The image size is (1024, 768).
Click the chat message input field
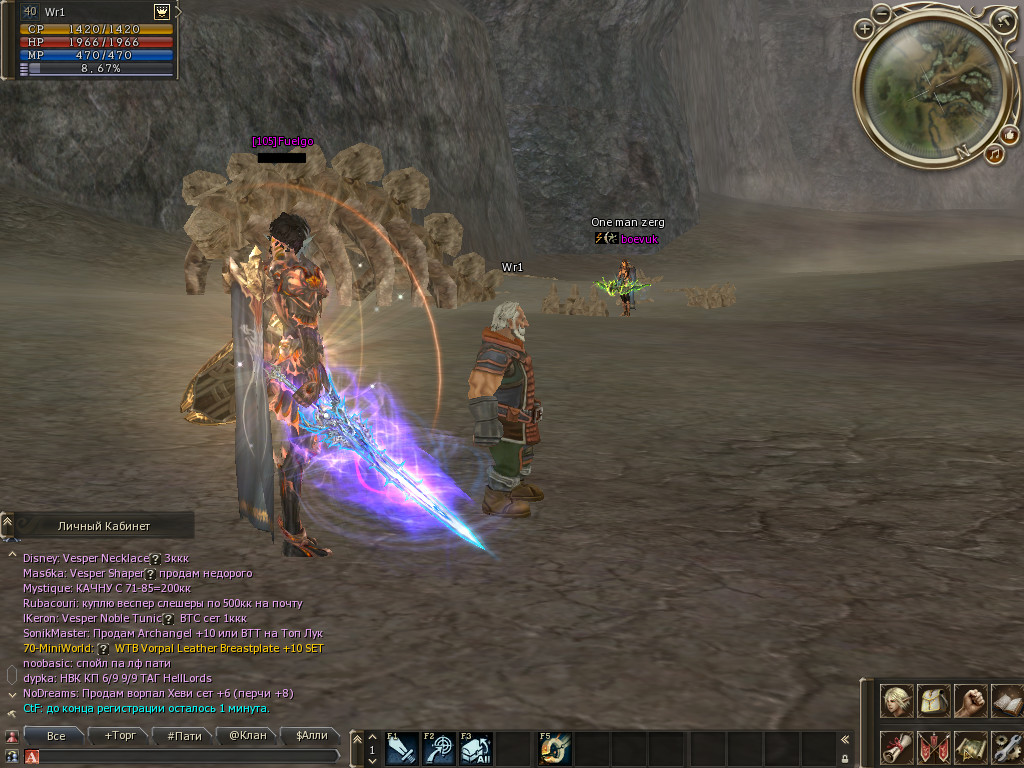click(x=180, y=757)
